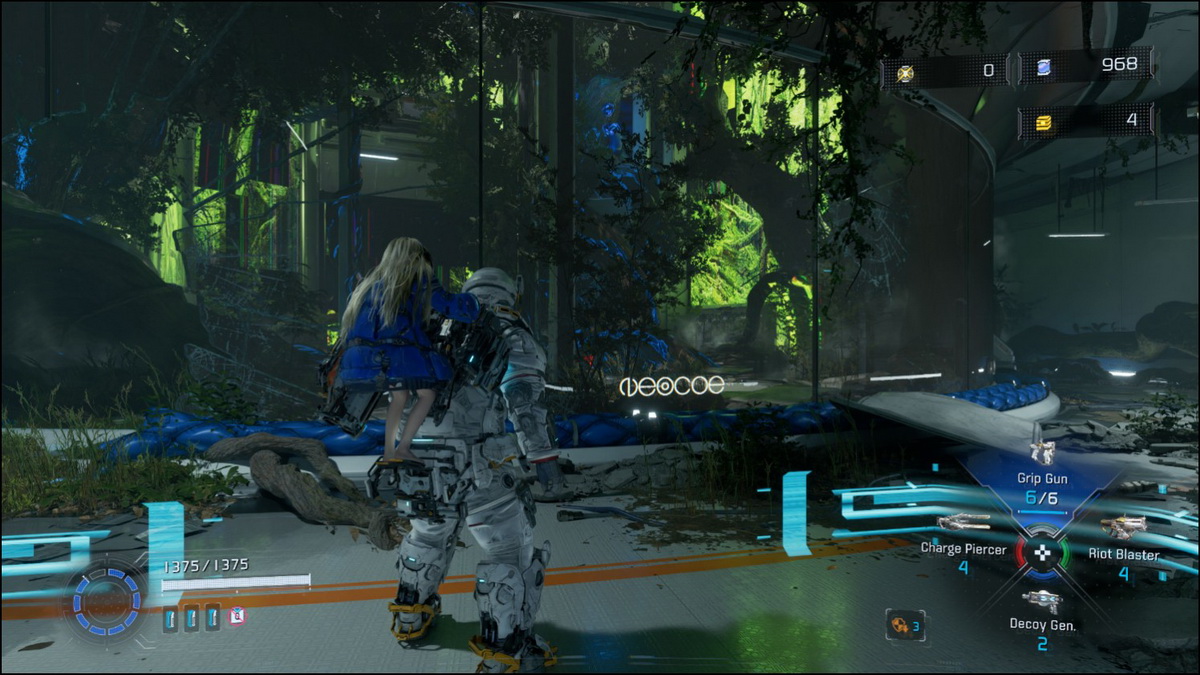Equip the Riot Blaster weapon

1123,527
